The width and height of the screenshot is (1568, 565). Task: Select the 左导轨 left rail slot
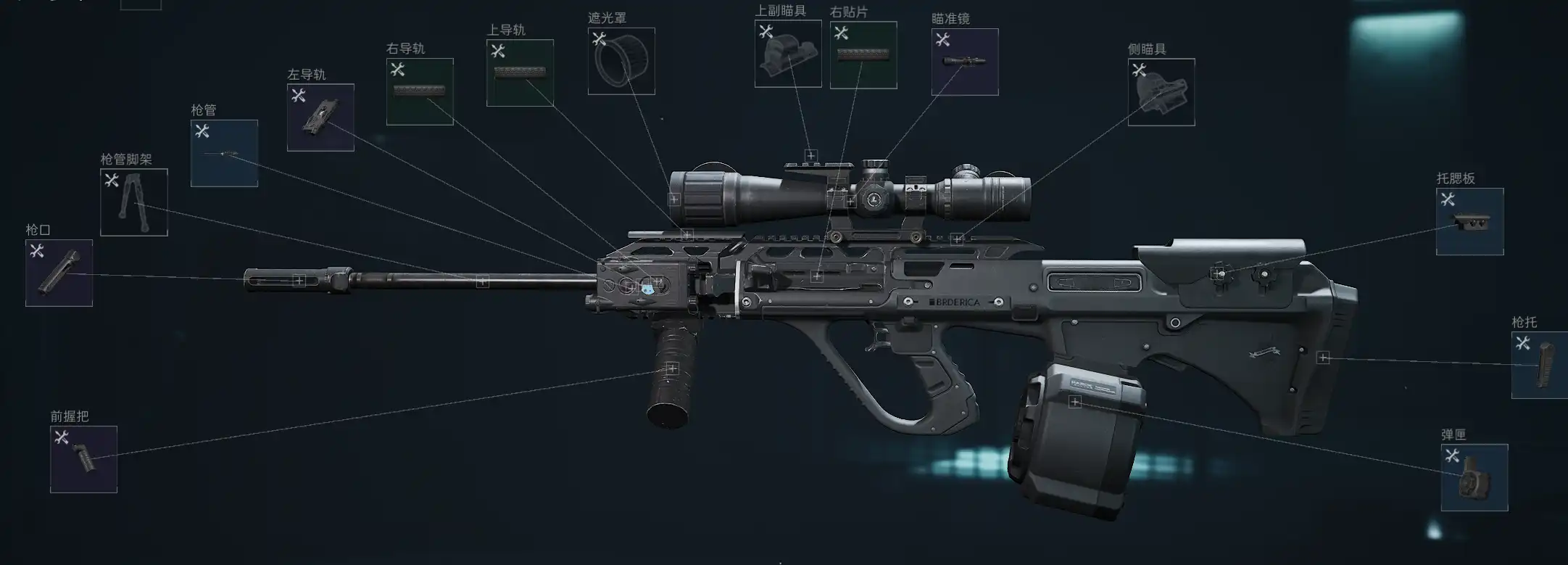pyautogui.click(x=320, y=117)
